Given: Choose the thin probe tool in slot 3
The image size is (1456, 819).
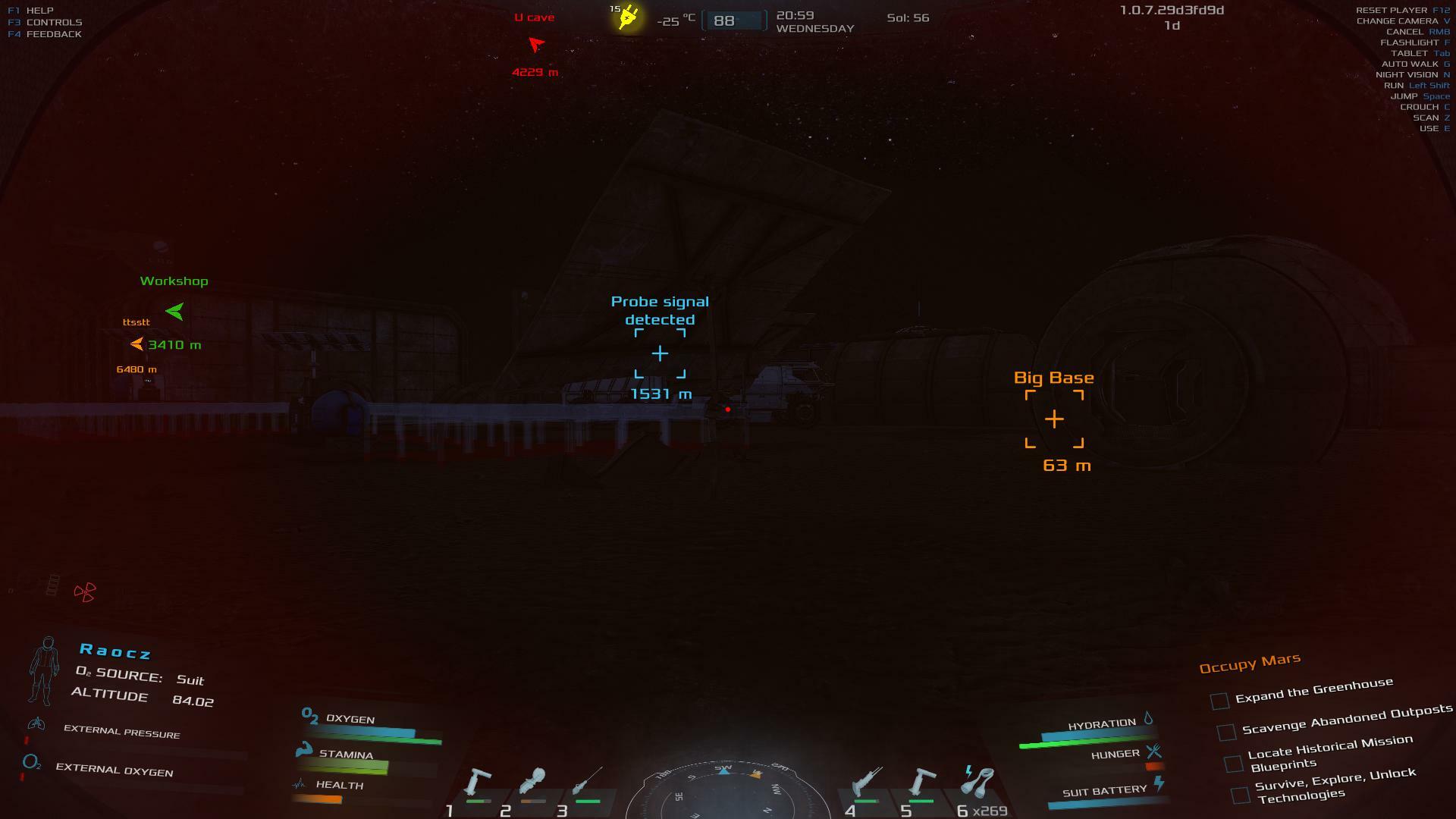Looking at the screenshot, I should [x=588, y=781].
